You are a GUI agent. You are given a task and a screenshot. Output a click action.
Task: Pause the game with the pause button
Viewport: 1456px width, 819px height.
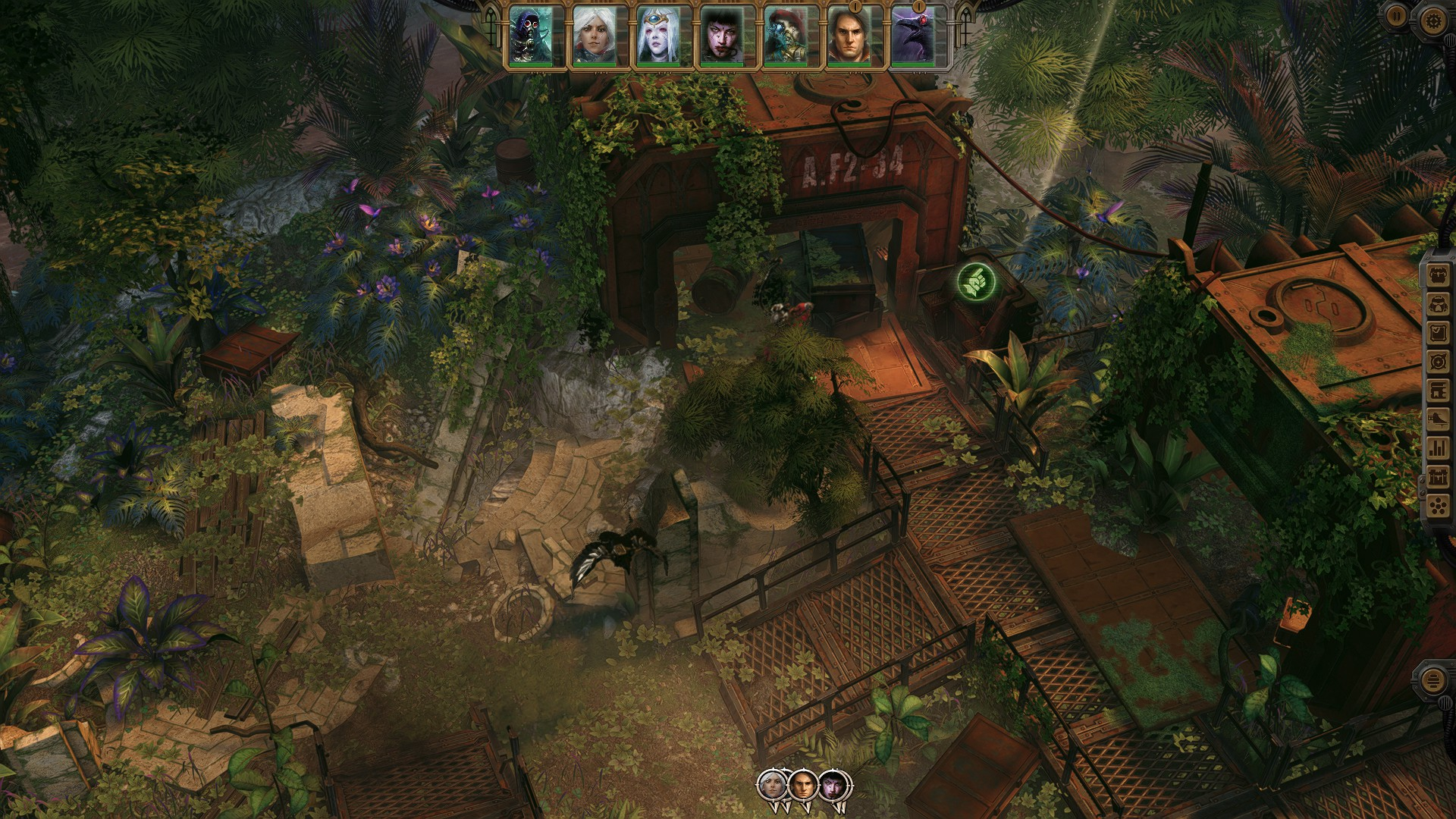tap(1395, 16)
